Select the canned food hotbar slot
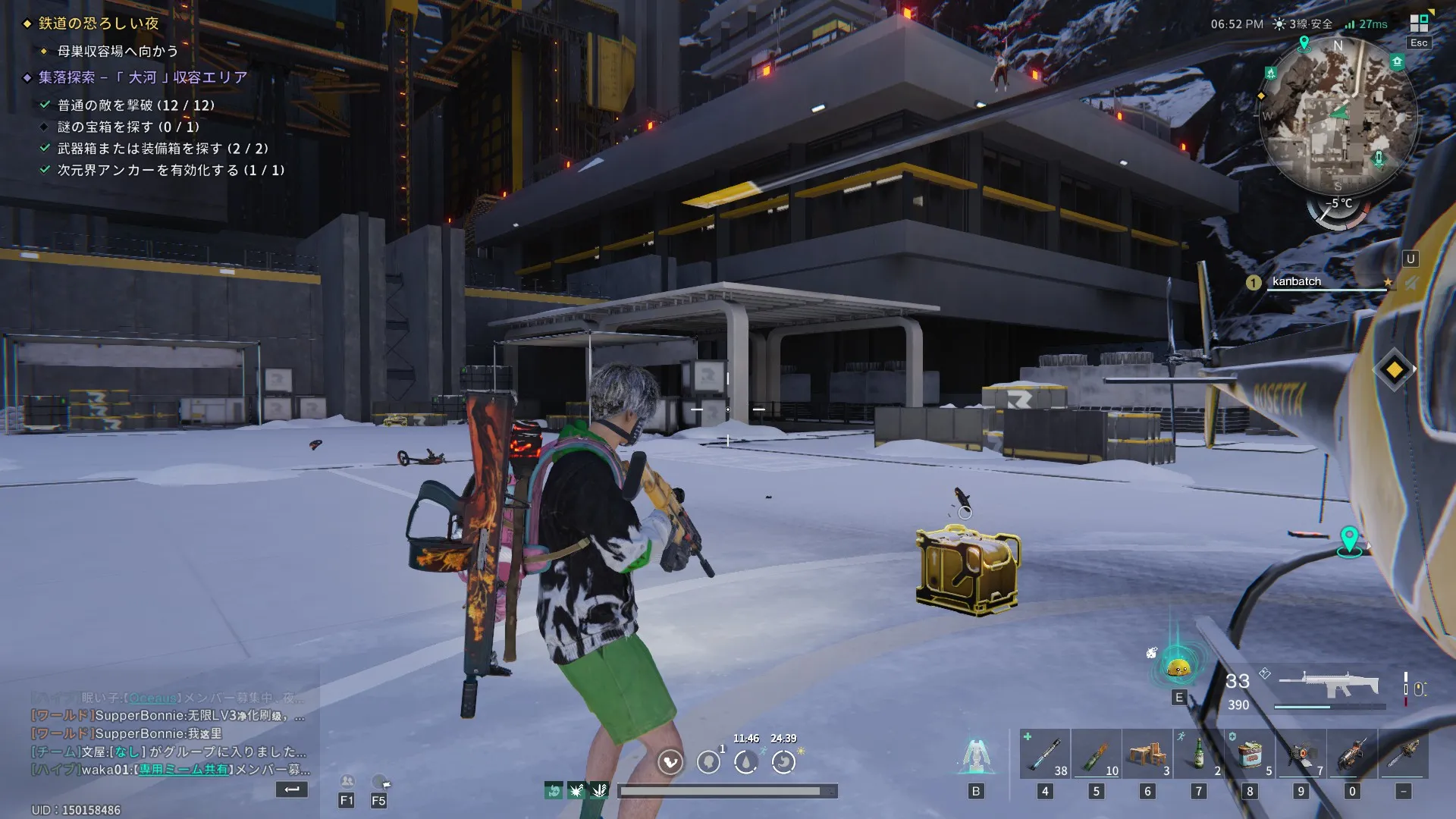Screen dimensions: 1456x819 click(1249, 754)
